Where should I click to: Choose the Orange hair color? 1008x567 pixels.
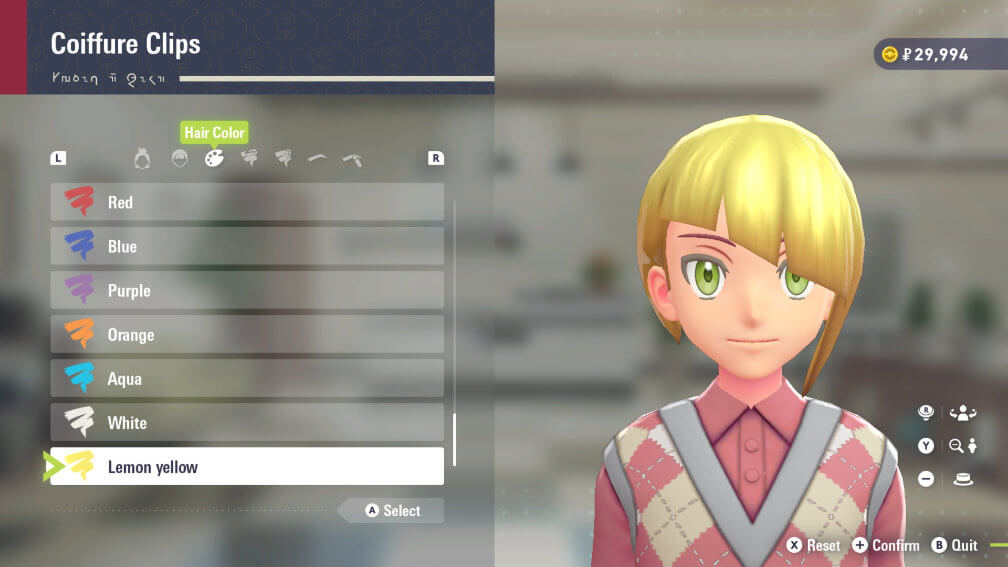pos(247,334)
